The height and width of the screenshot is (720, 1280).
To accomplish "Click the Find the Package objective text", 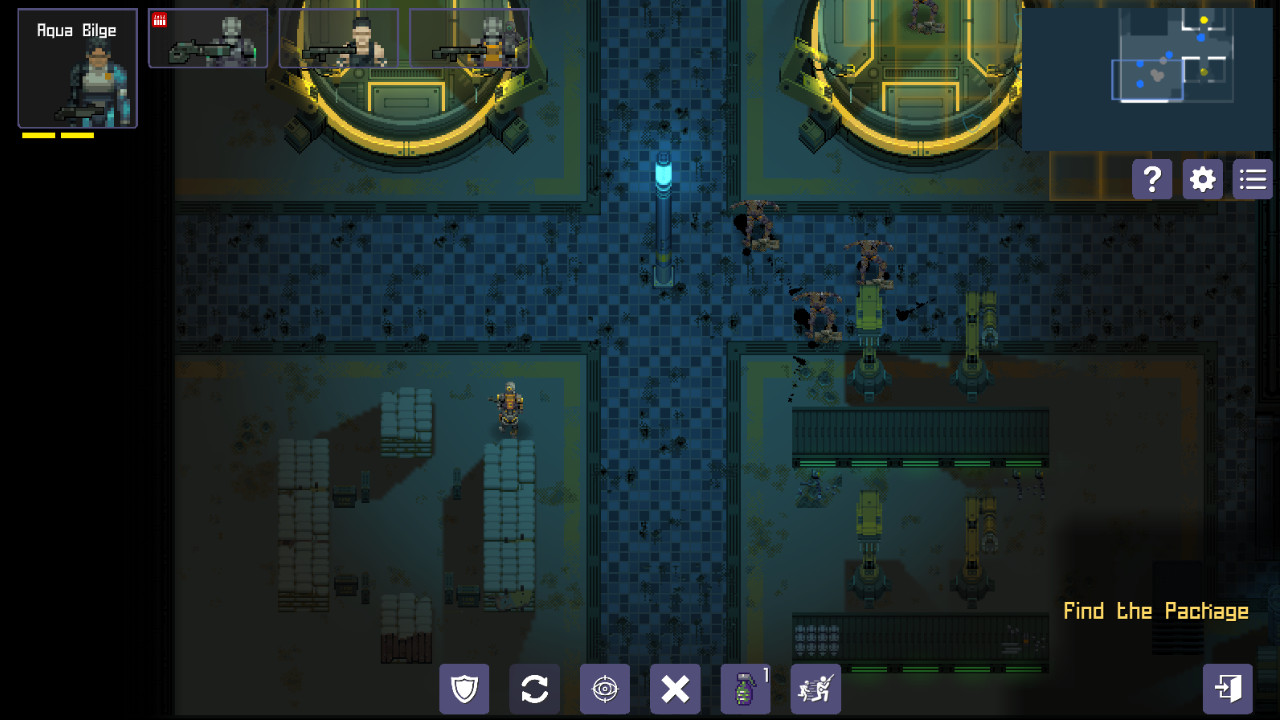I will (x=1155, y=610).
